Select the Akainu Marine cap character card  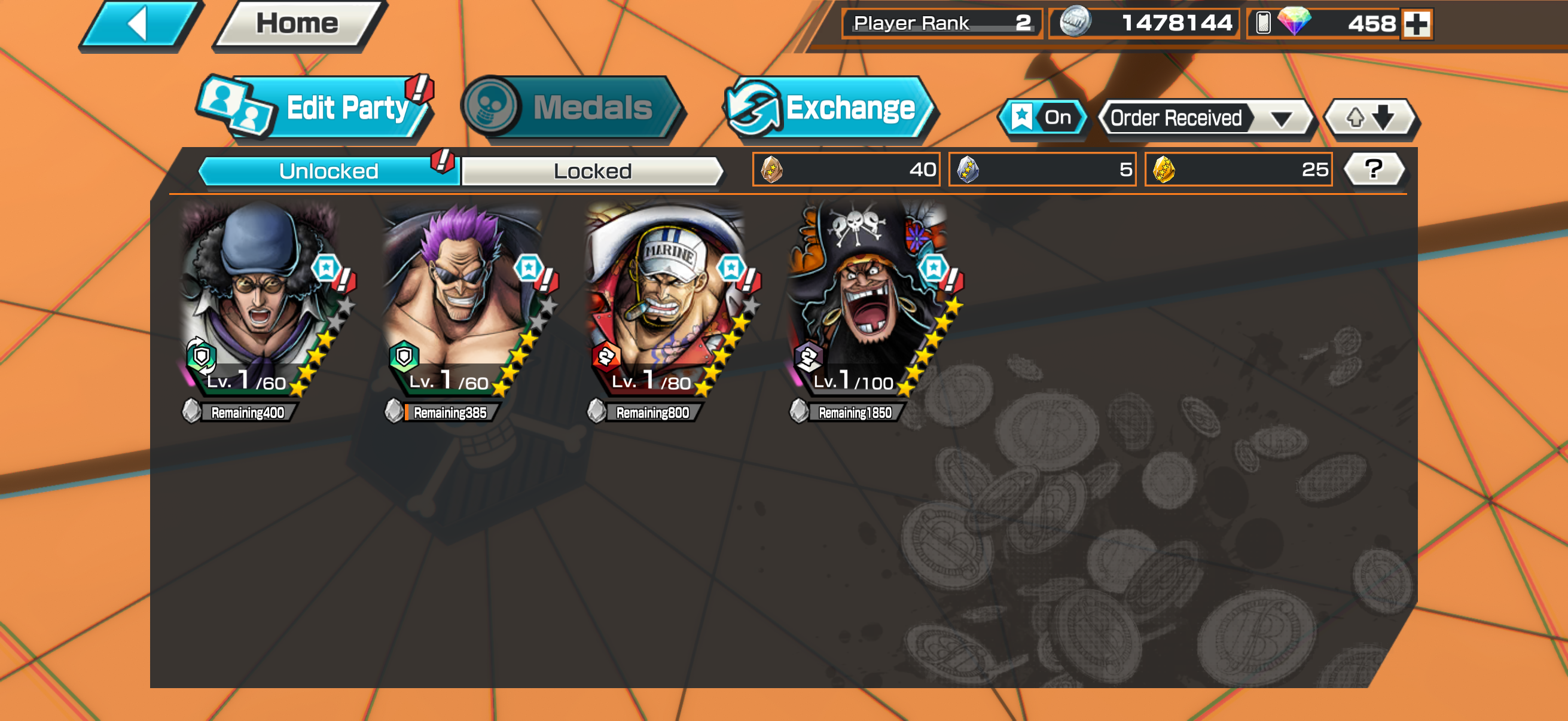pyautogui.click(x=667, y=298)
